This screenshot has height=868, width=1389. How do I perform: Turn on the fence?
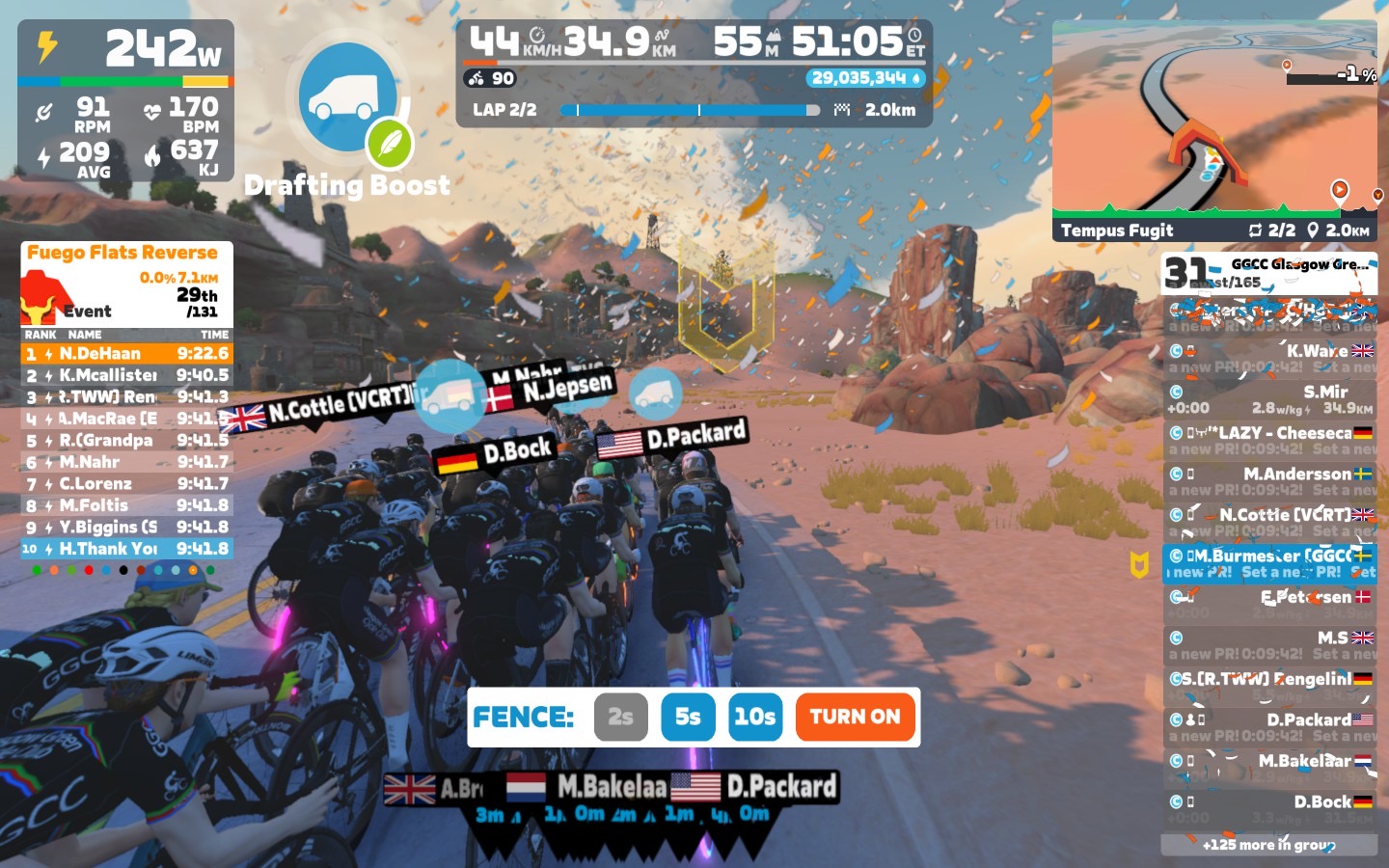tap(855, 717)
